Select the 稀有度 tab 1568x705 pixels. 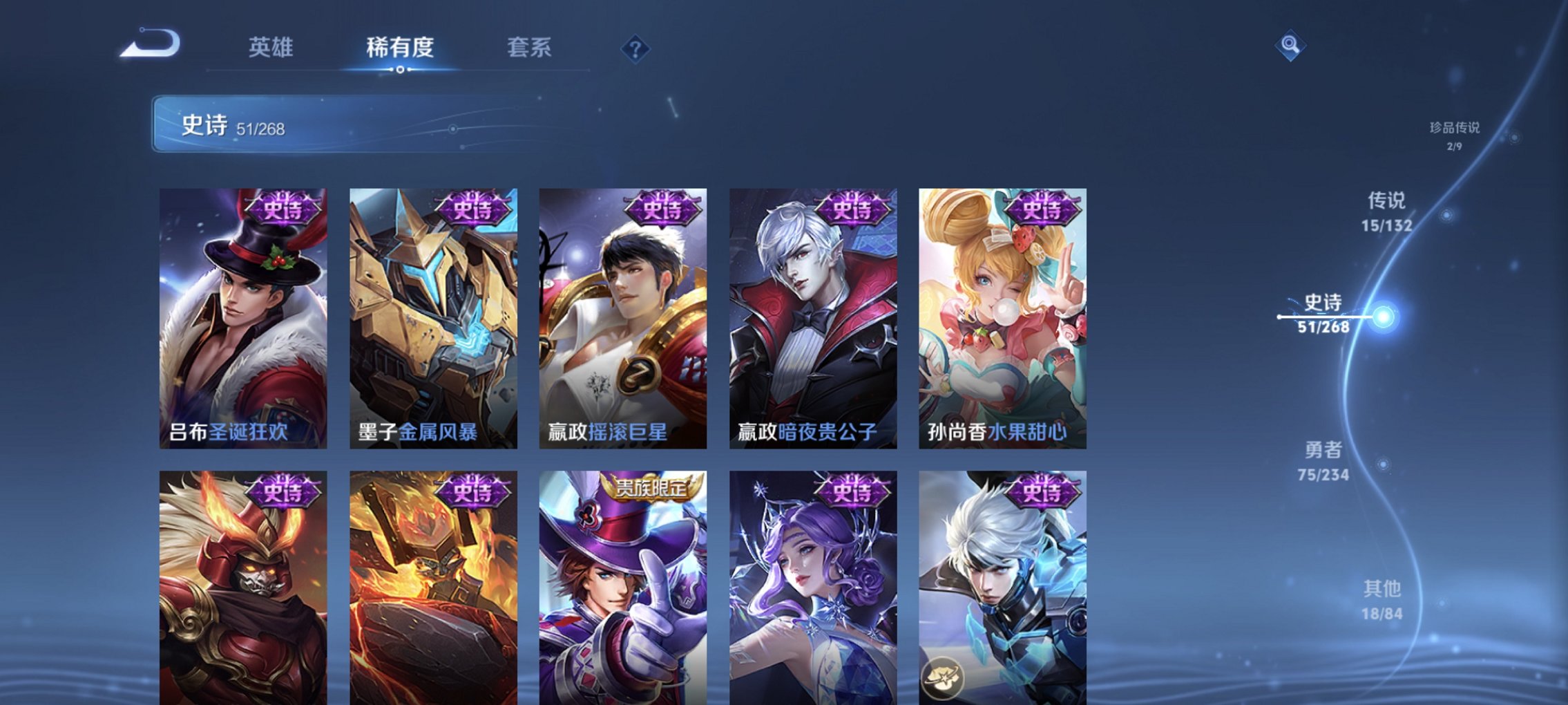click(400, 47)
